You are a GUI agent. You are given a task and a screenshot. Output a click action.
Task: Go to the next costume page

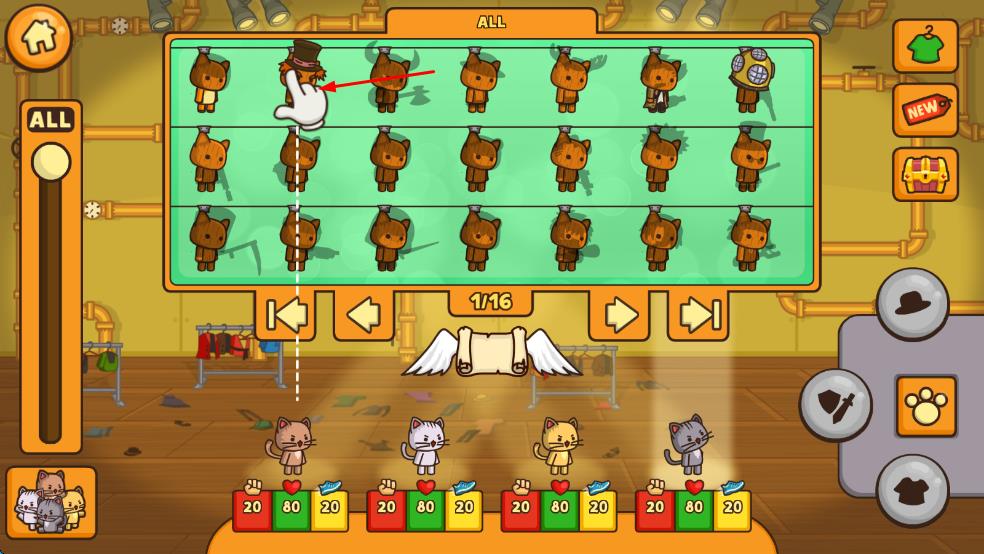(x=619, y=315)
